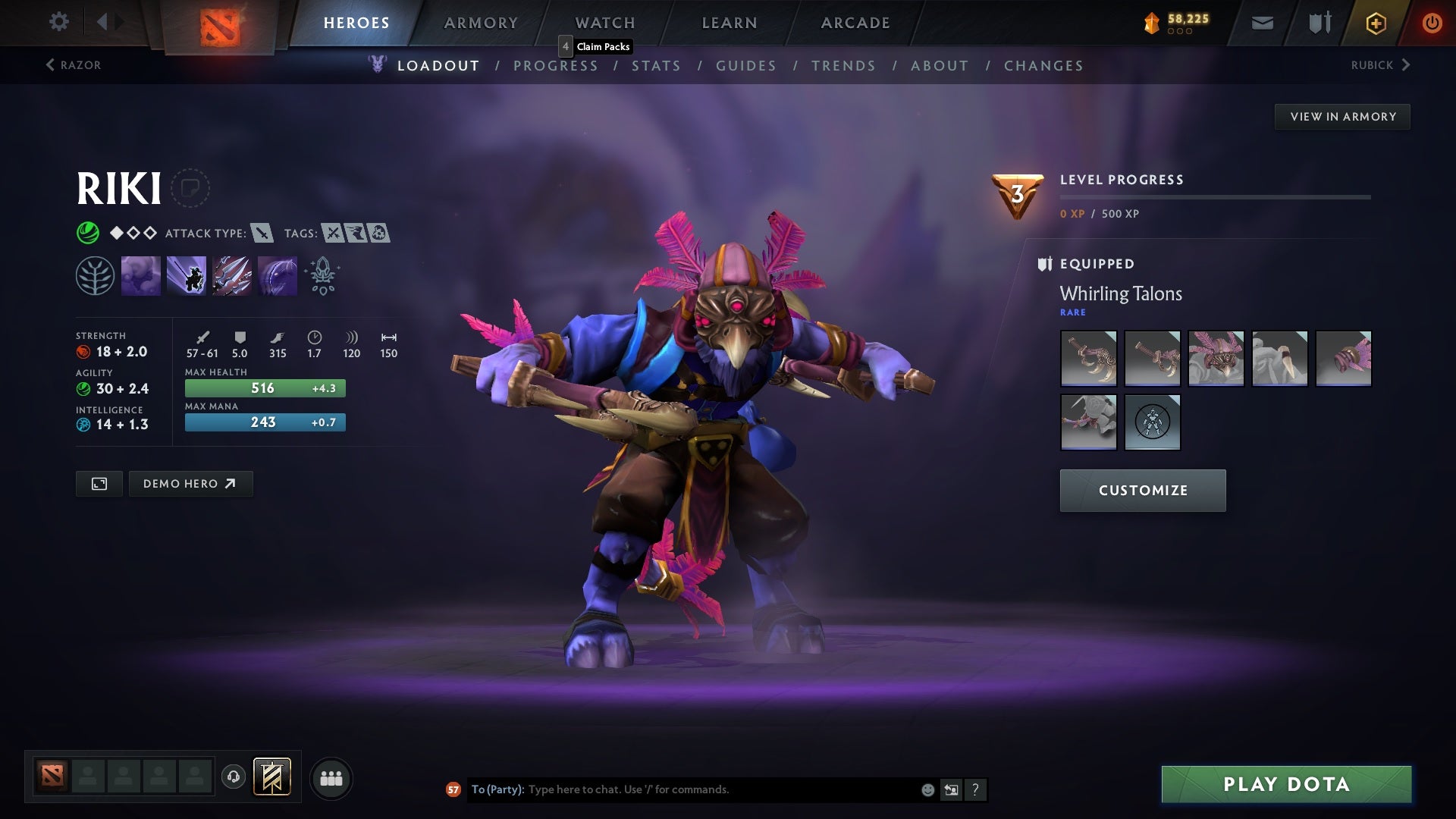Select Riki's Smoke Screen ability icon
This screenshot has height=819, width=1456.
click(141, 275)
